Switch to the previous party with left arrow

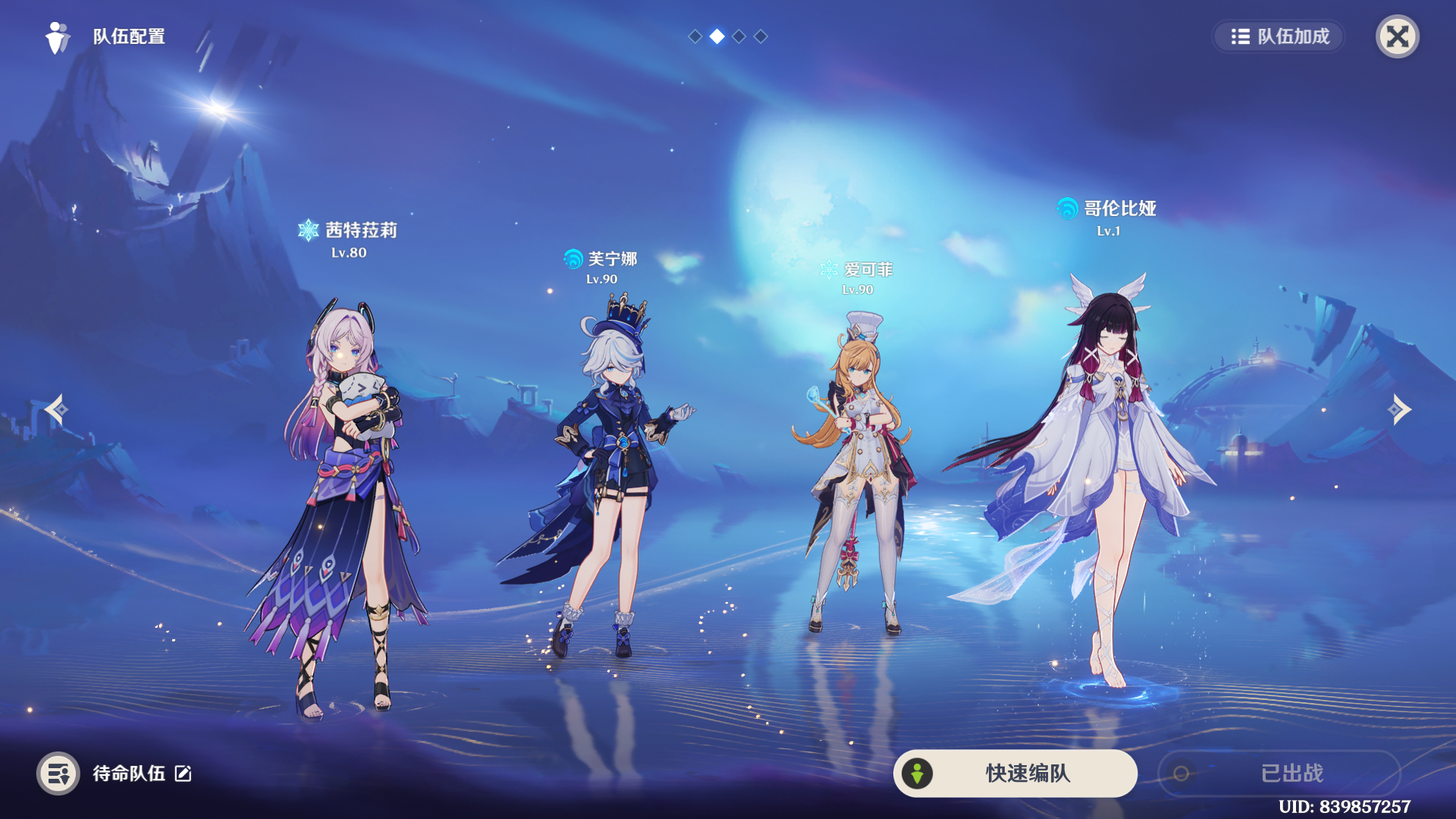[x=56, y=409]
